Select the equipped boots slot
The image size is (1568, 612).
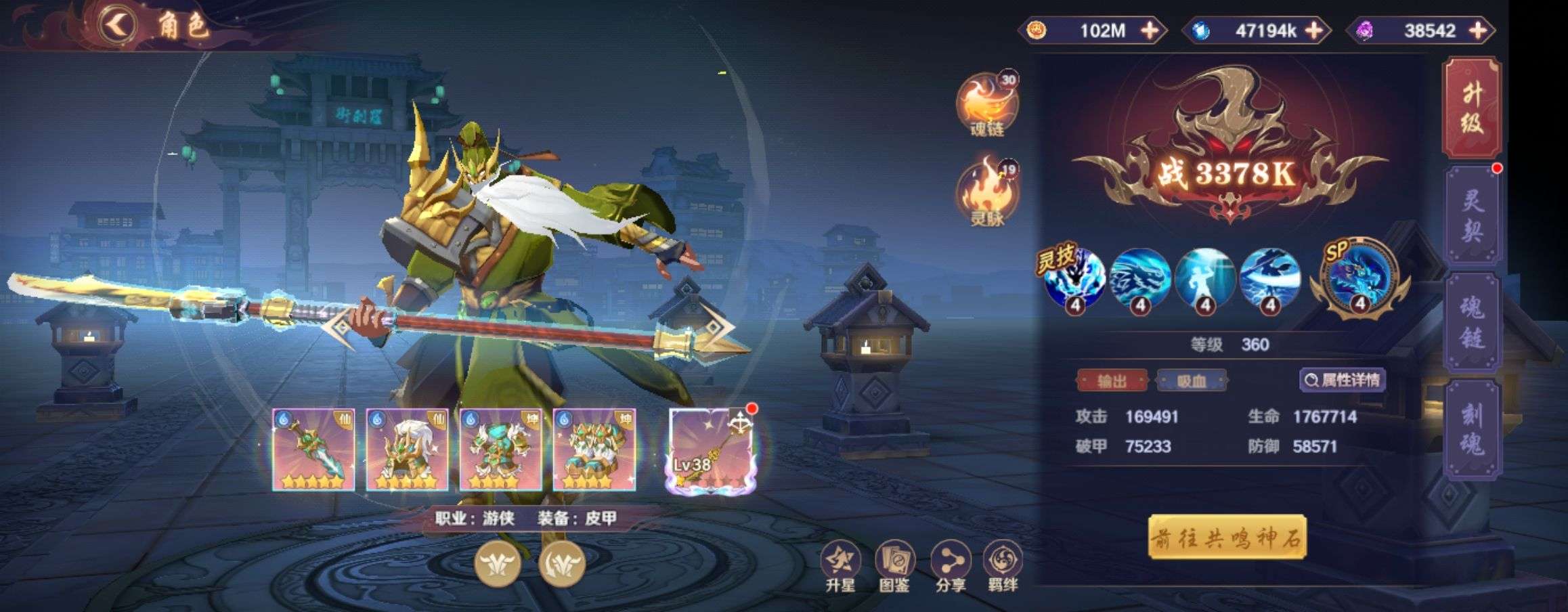[x=594, y=450]
